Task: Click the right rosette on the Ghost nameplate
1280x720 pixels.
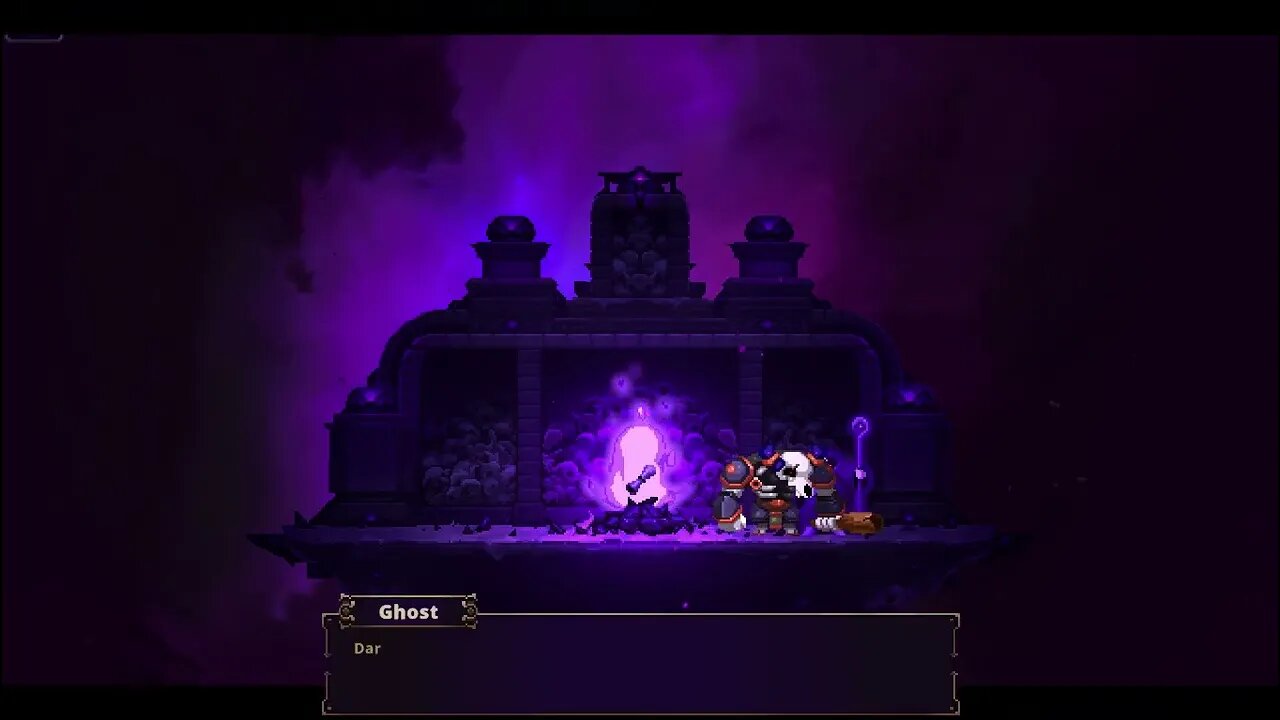Action: (x=470, y=611)
